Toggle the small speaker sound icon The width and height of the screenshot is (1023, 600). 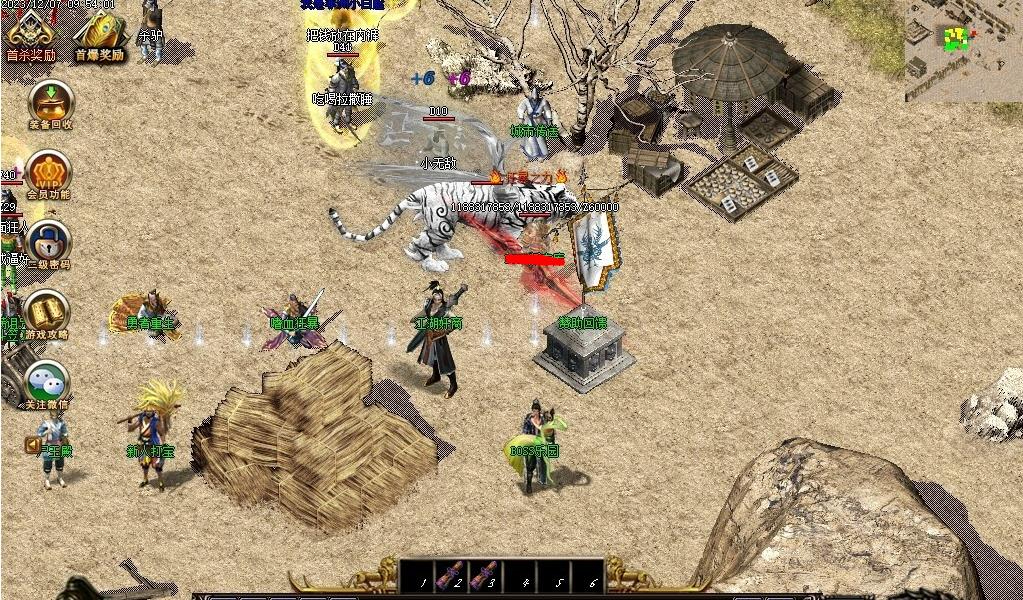[x=33, y=444]
